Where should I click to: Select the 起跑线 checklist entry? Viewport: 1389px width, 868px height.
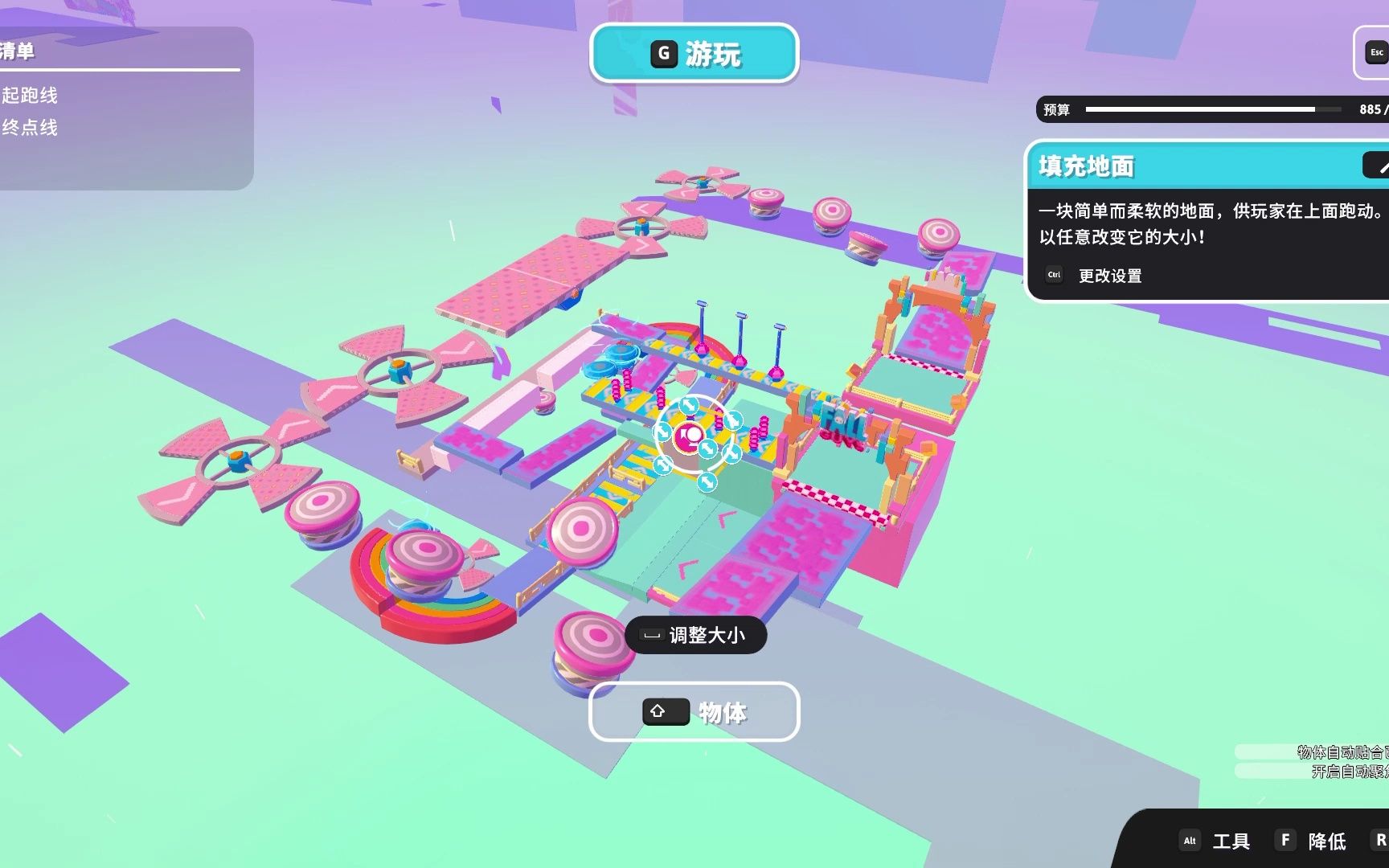tap(31, 96)
